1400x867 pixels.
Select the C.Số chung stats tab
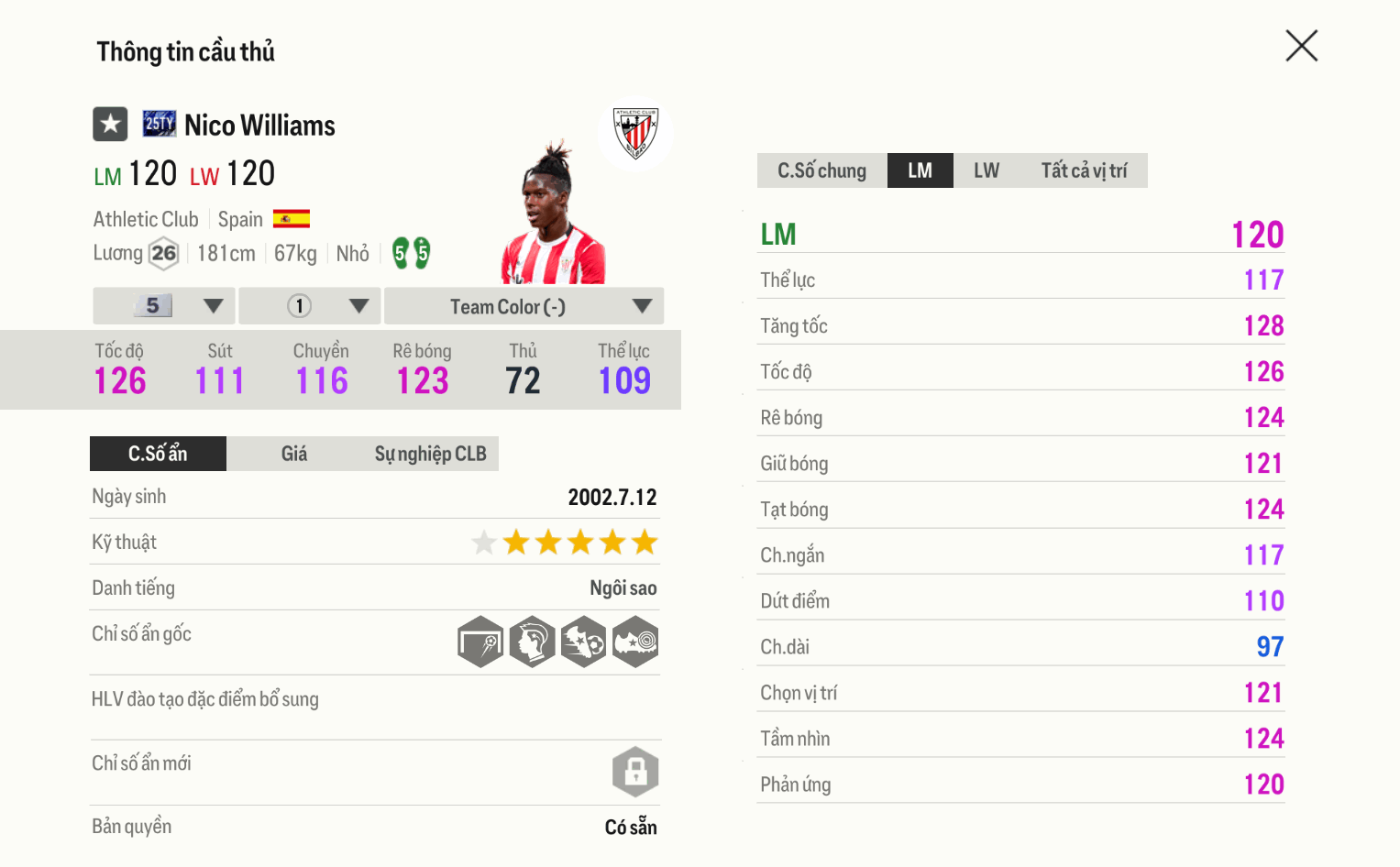(x=821, y=170)
